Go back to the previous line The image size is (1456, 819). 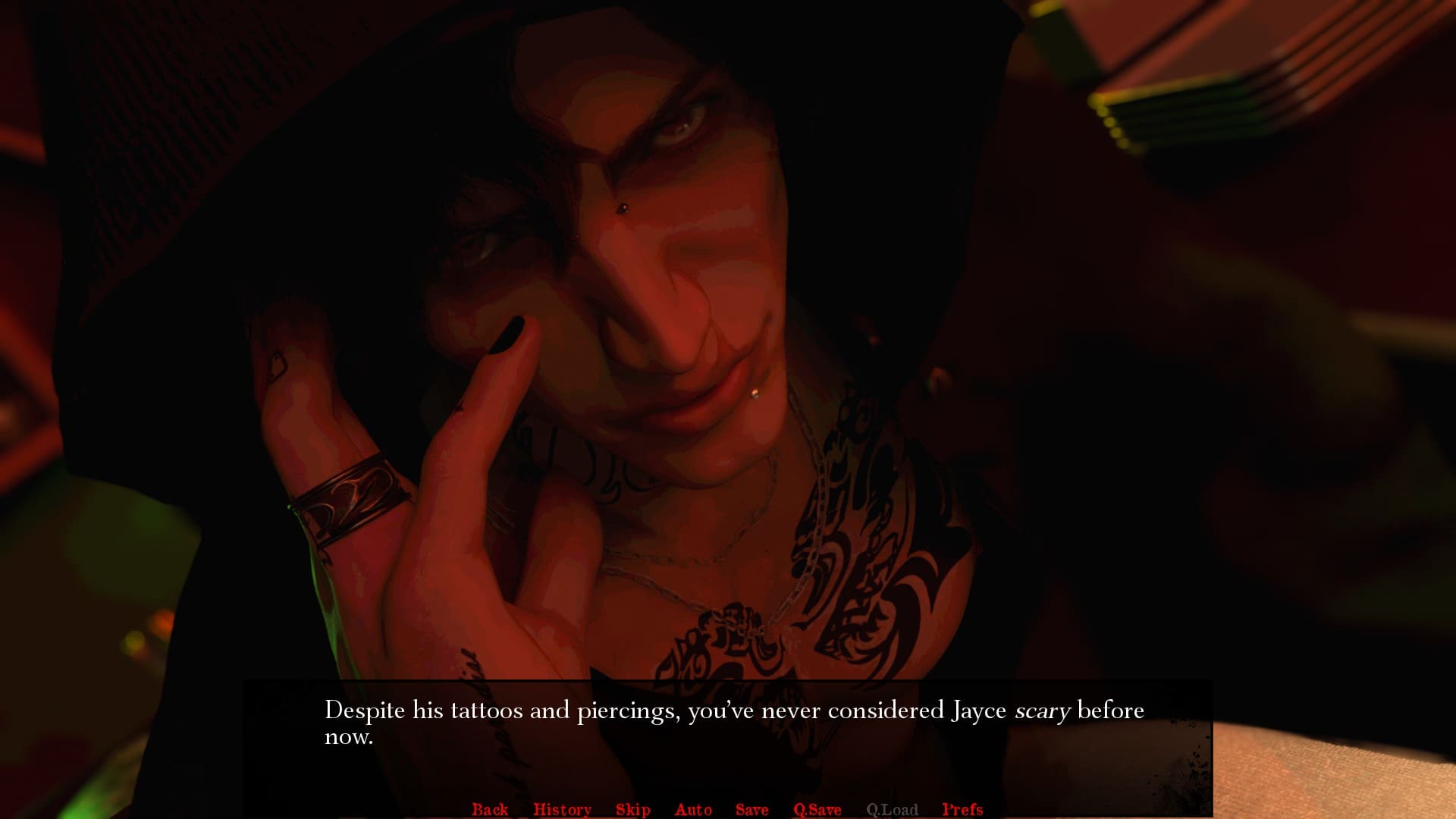coord(490,809)
